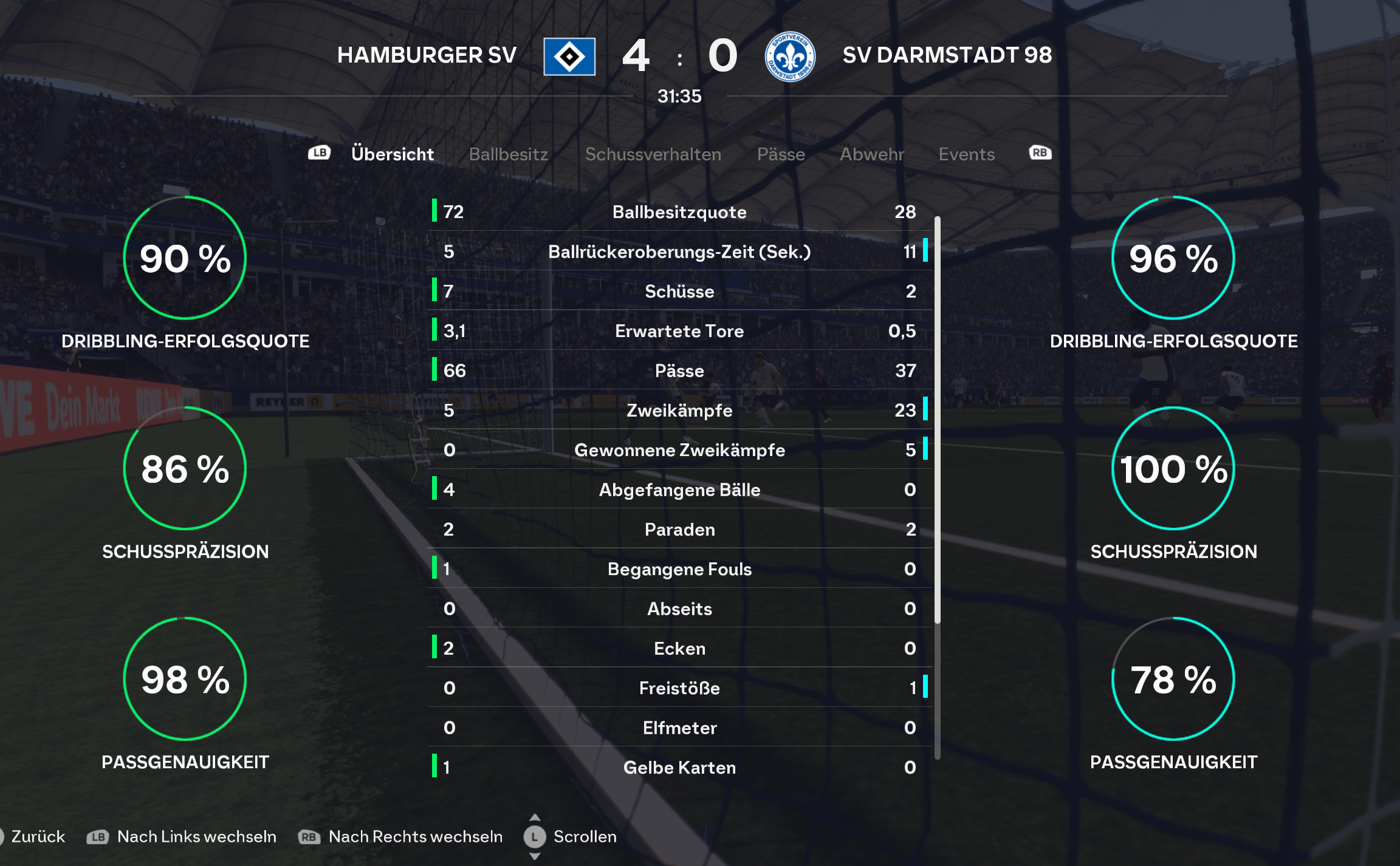The width and height of the screenshot is (1400, 866).
Task: Open the Schussverhalten tab
Action: (x=653, y=154)
